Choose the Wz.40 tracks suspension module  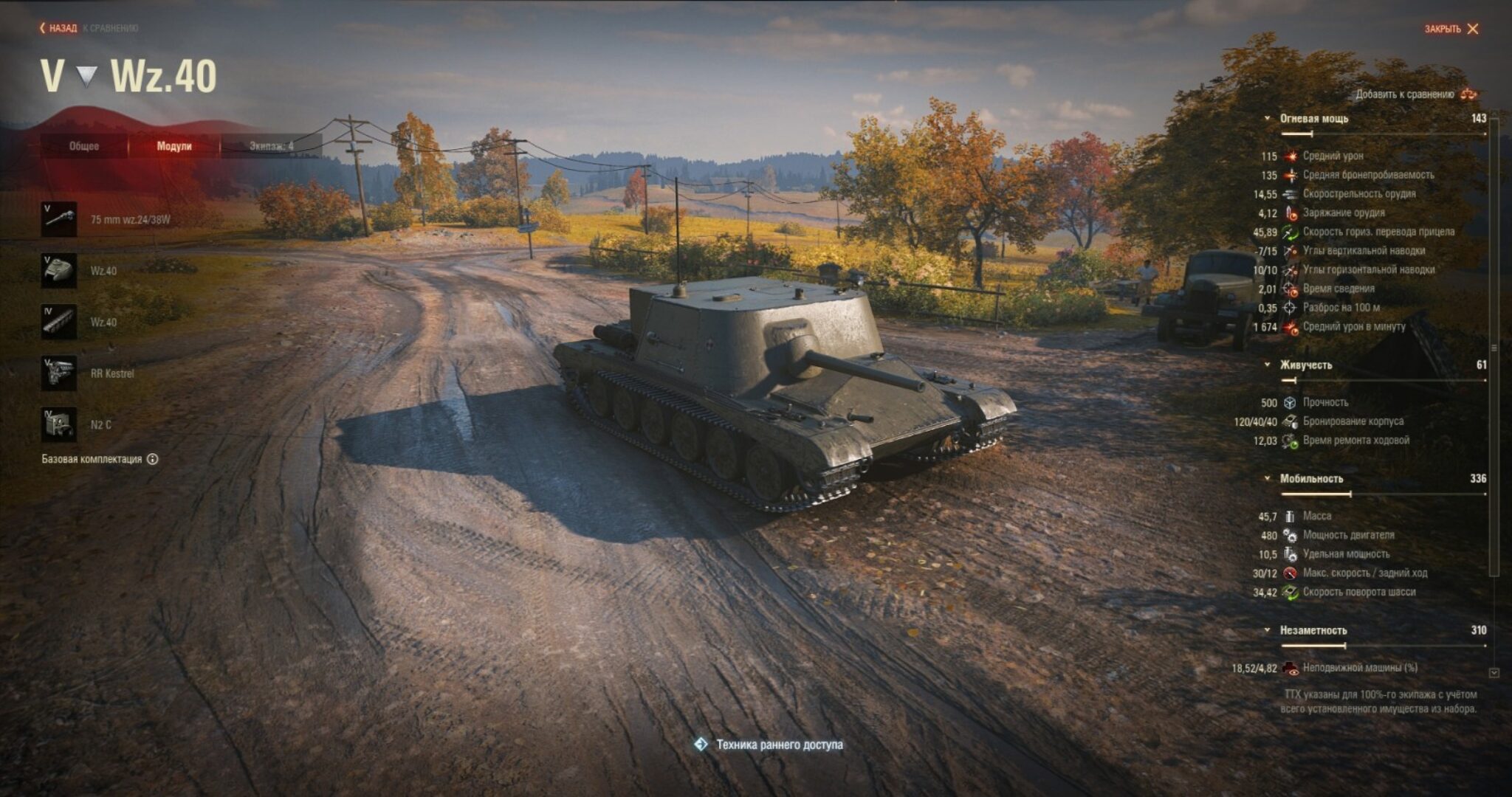[59, 322]
